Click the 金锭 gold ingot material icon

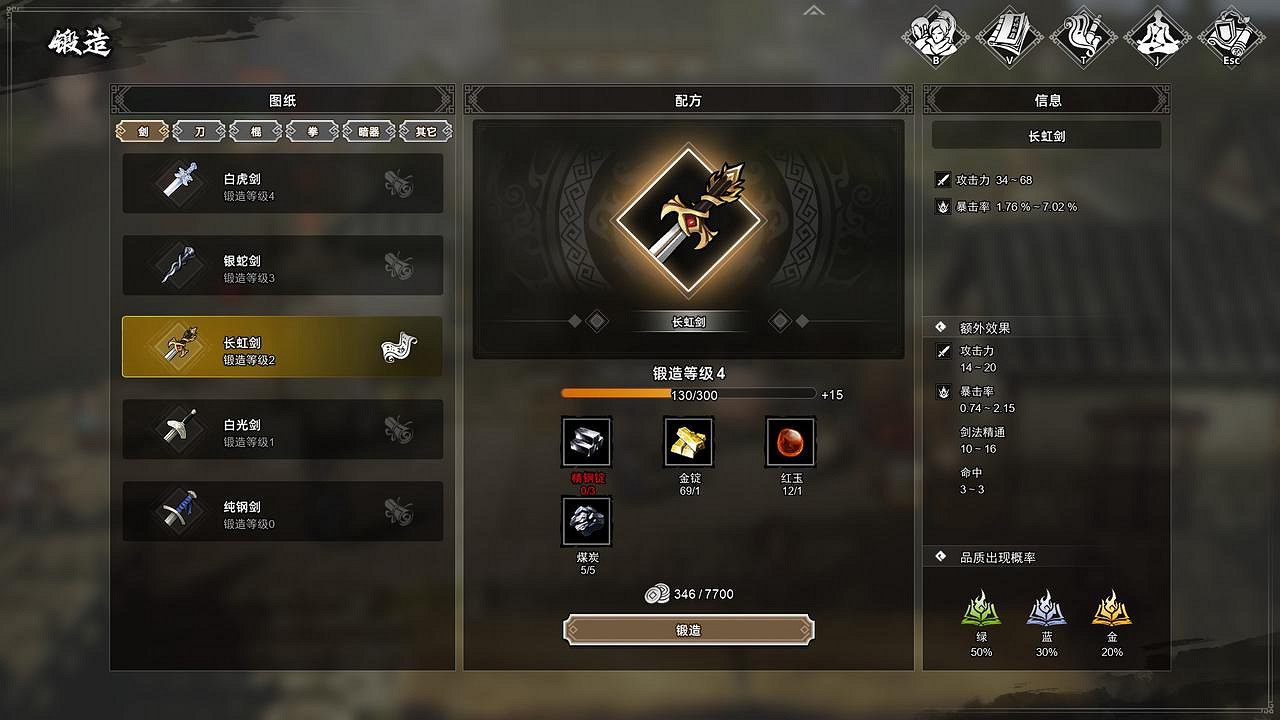coord(688,441)
